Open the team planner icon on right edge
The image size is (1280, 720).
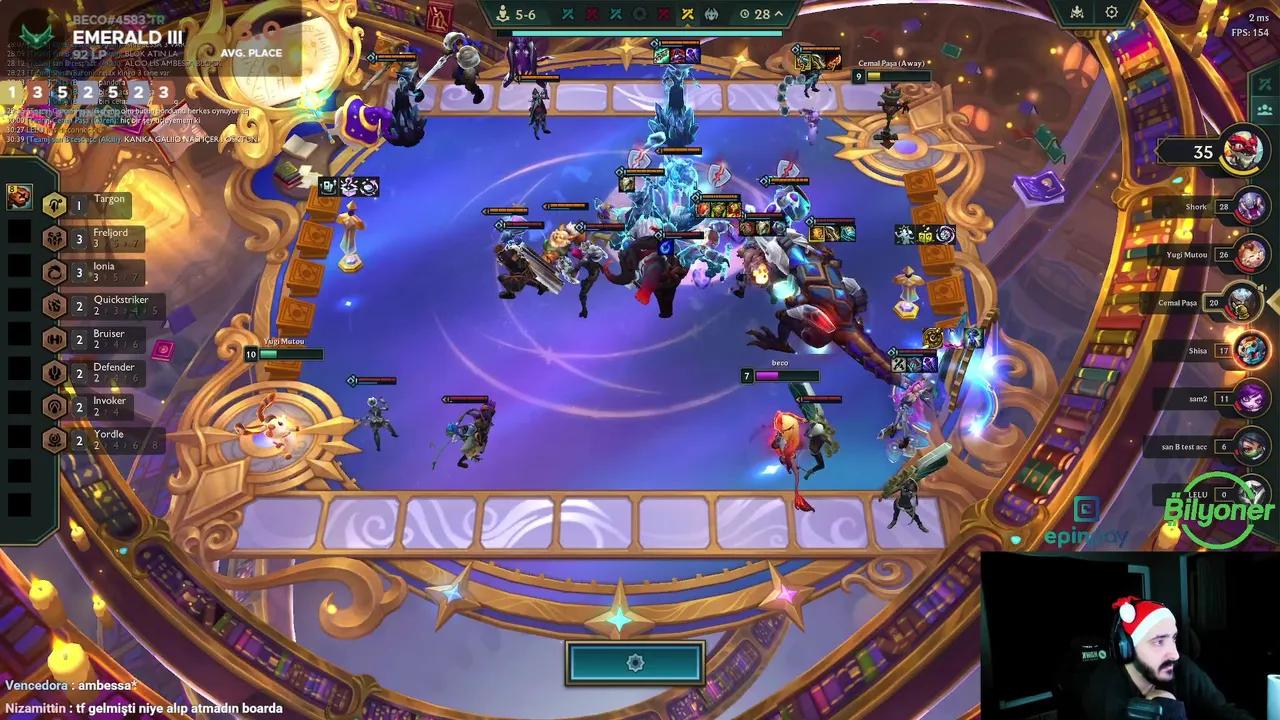[x=1263, y=110]
